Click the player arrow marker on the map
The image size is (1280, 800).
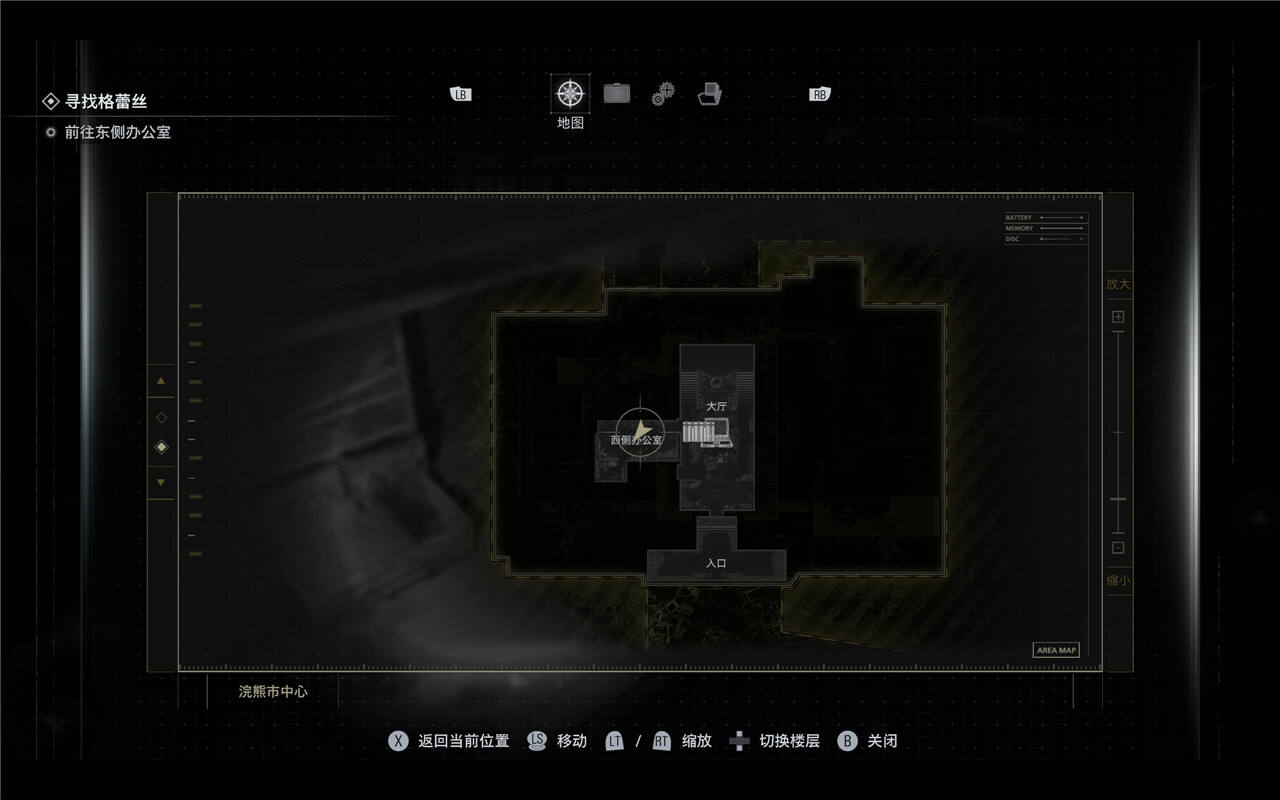tap(640, 433)
